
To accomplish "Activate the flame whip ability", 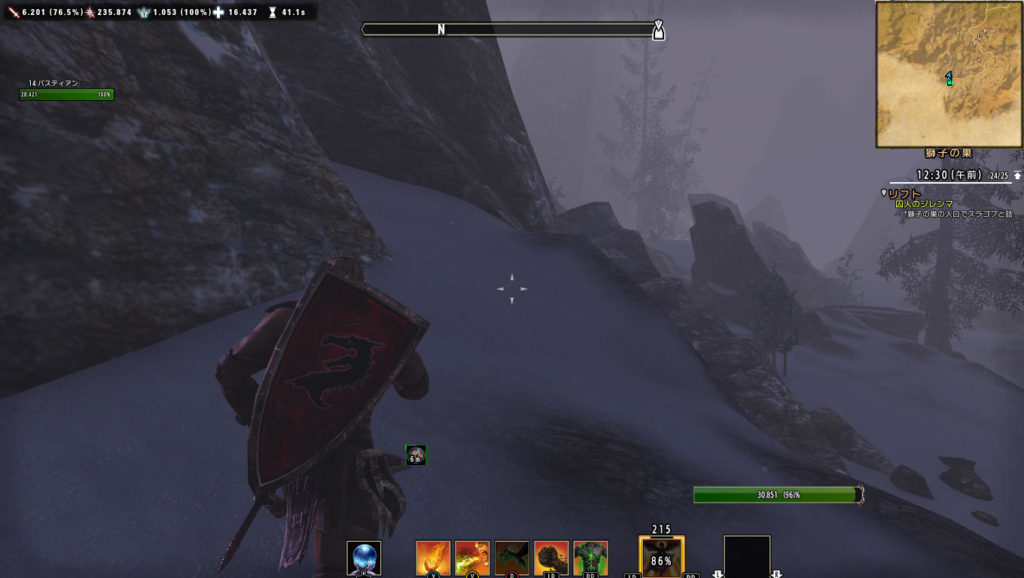I will click(433, 557).
